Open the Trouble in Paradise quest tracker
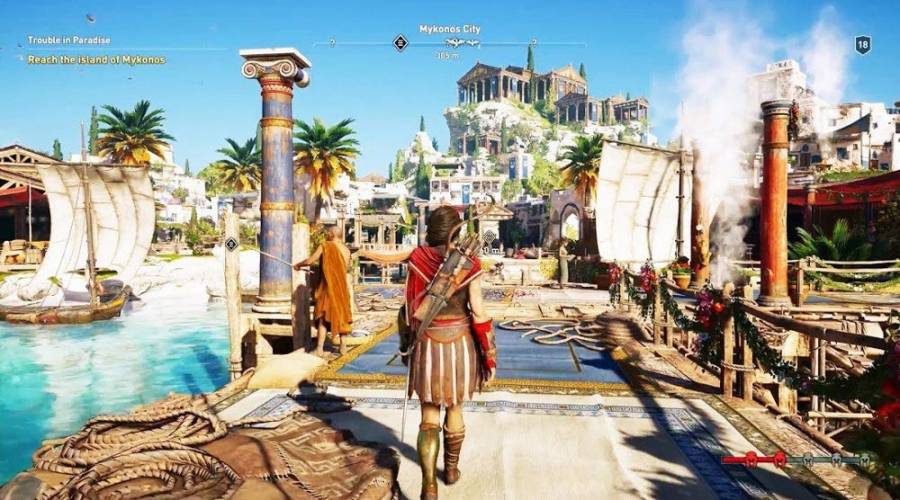The height and width of the screenshot is (500, 900). (69, 40)
